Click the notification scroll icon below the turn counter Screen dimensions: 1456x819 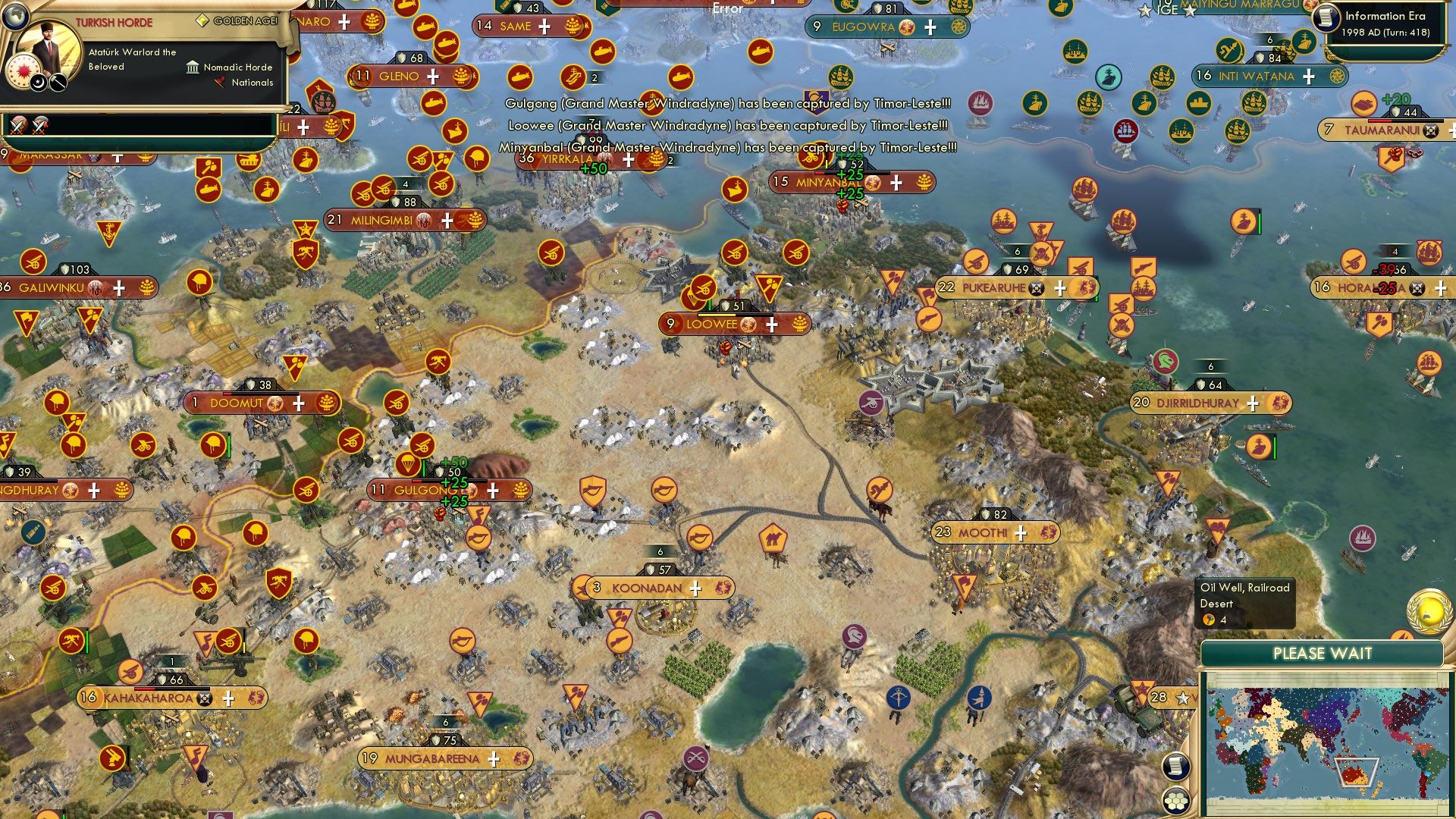click(1175, 767)
